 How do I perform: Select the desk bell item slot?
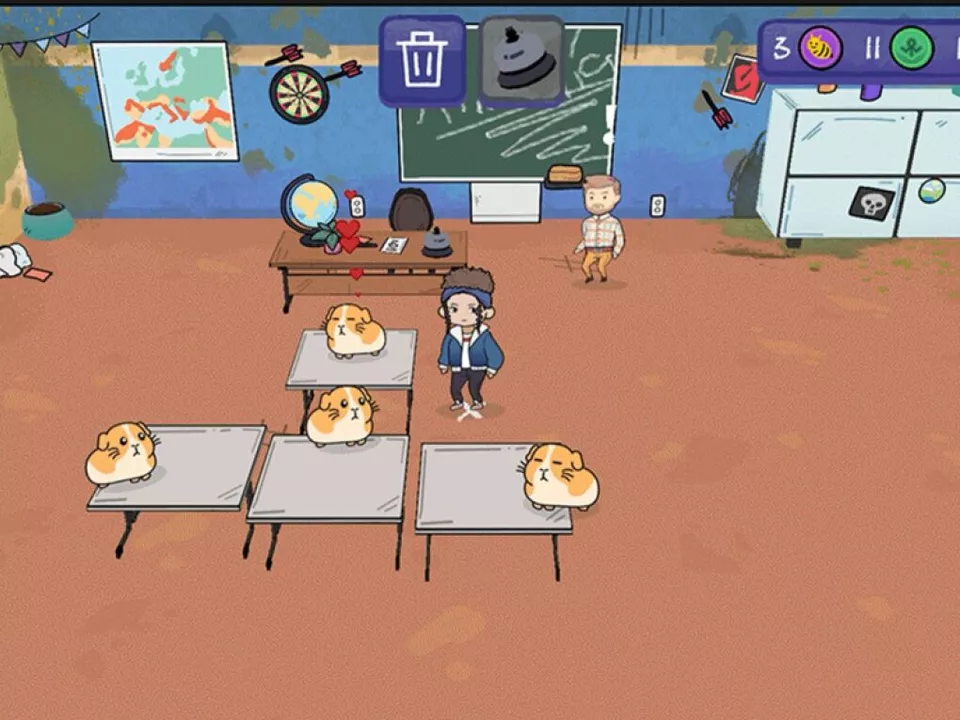[521, 60]
